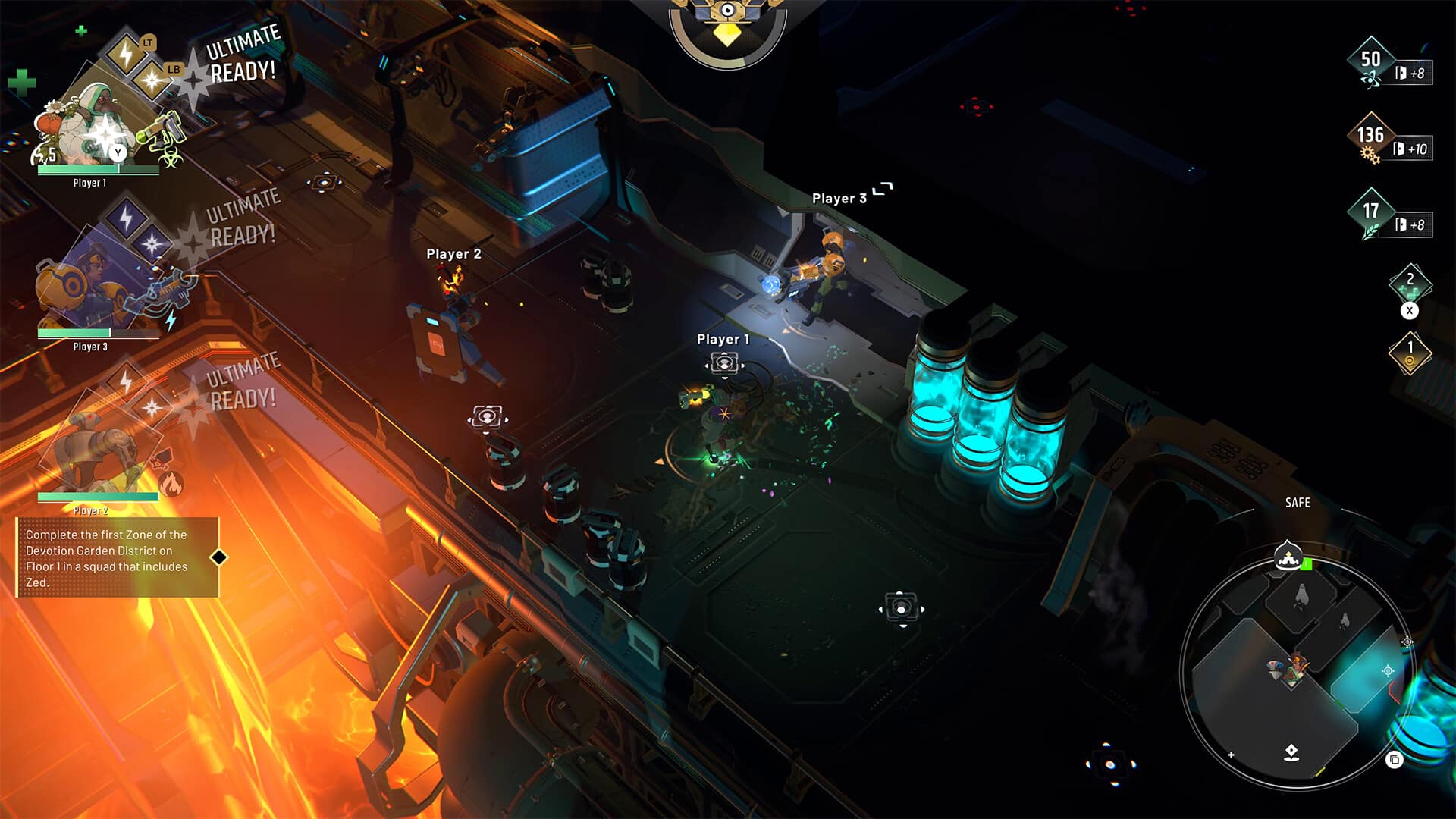Screen dimensions: 1456x819
Task: Activate Player 1's lightning bolt ability
Action: 126,54
